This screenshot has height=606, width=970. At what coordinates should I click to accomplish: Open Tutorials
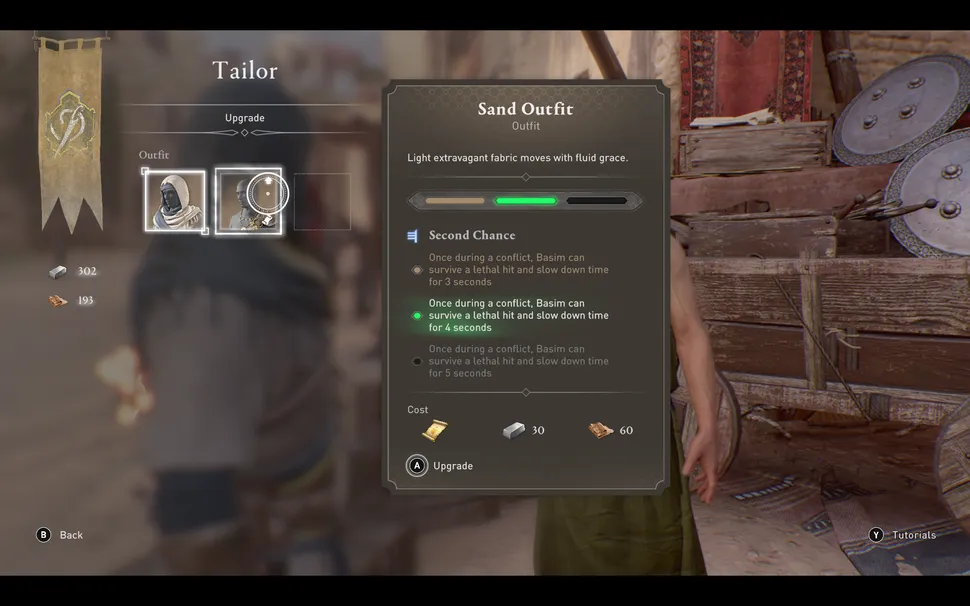[903, 535]
